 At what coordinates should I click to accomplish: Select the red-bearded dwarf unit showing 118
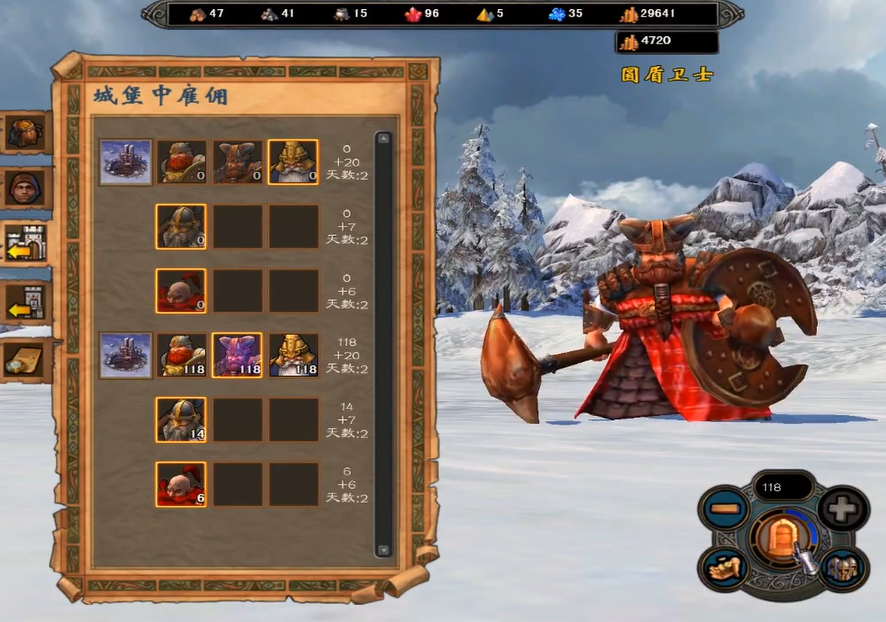181,355
